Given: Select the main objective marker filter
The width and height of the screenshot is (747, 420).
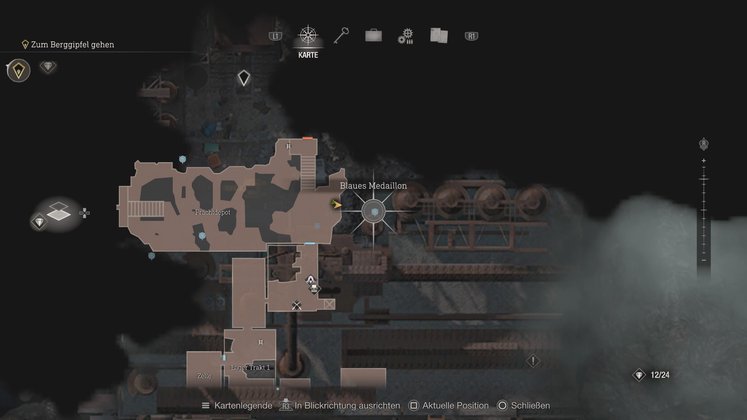Looking at the screenshot, I should (x=18, y=69).
